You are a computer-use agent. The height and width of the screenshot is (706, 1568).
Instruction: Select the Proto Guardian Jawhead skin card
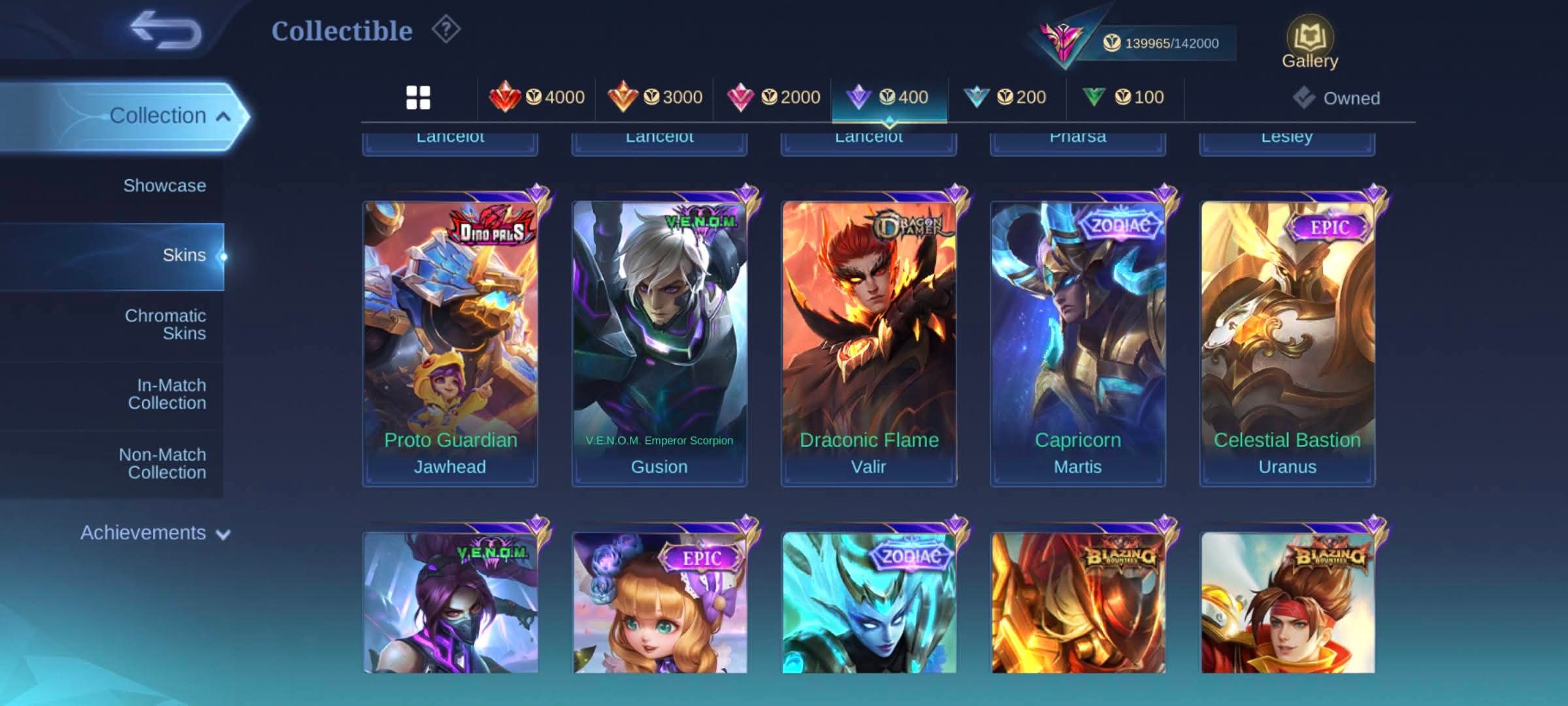tap(450, 343)
